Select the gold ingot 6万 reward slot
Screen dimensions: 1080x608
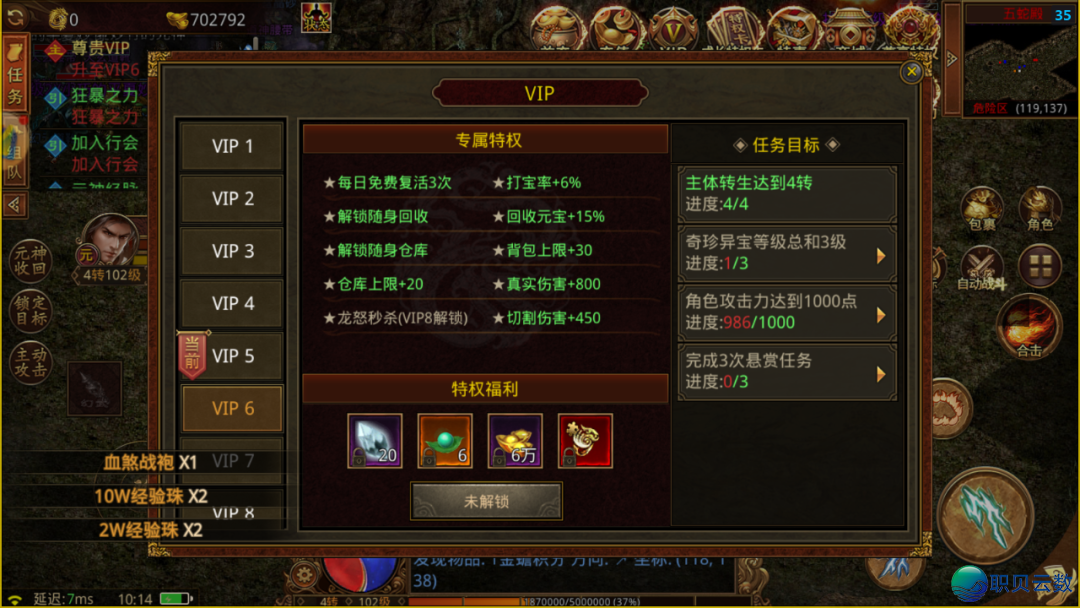pos(515,441)
